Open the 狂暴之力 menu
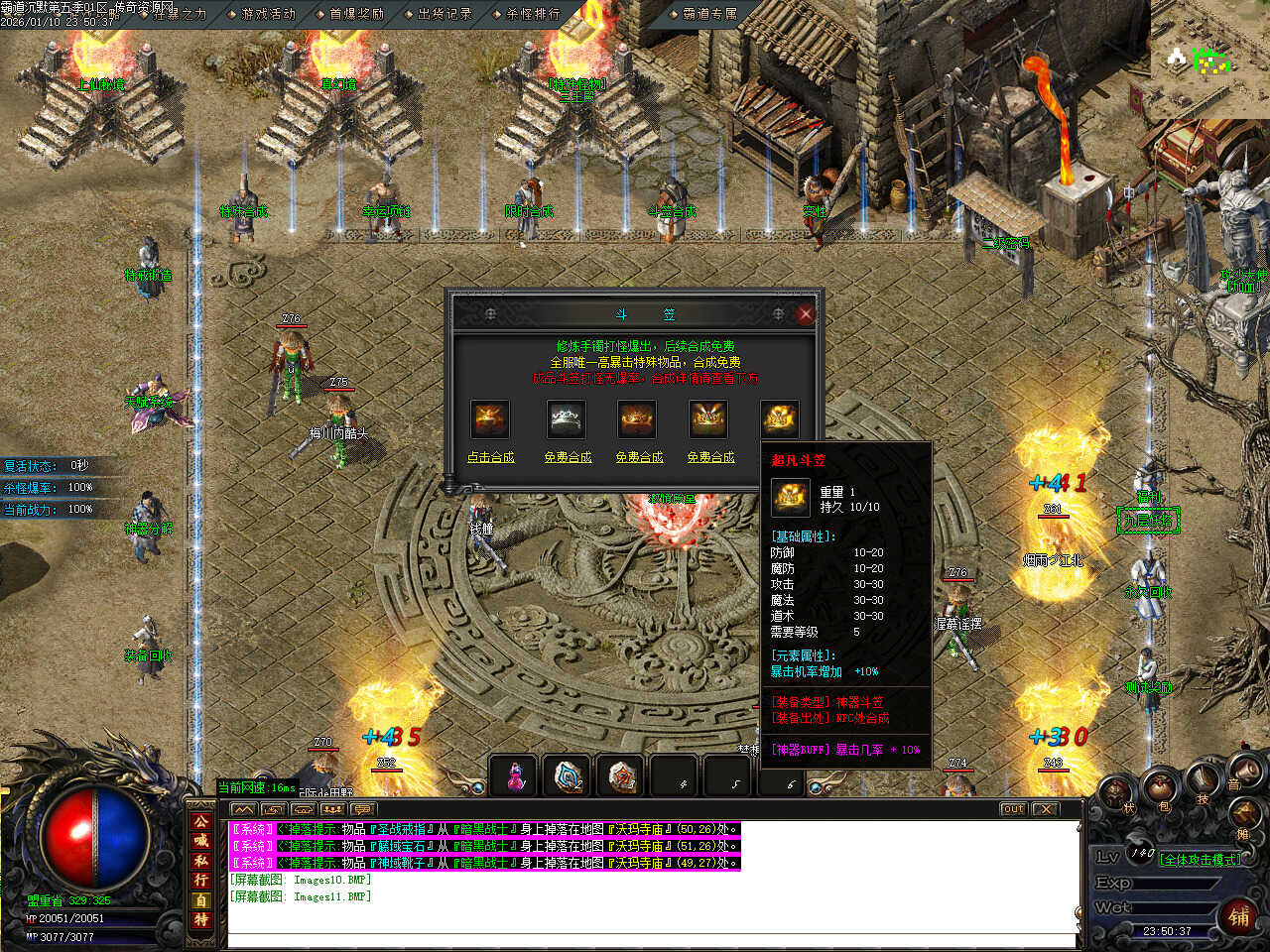Image resolution: width=1270 pixels, height=952 pixels. pos(180,14)
